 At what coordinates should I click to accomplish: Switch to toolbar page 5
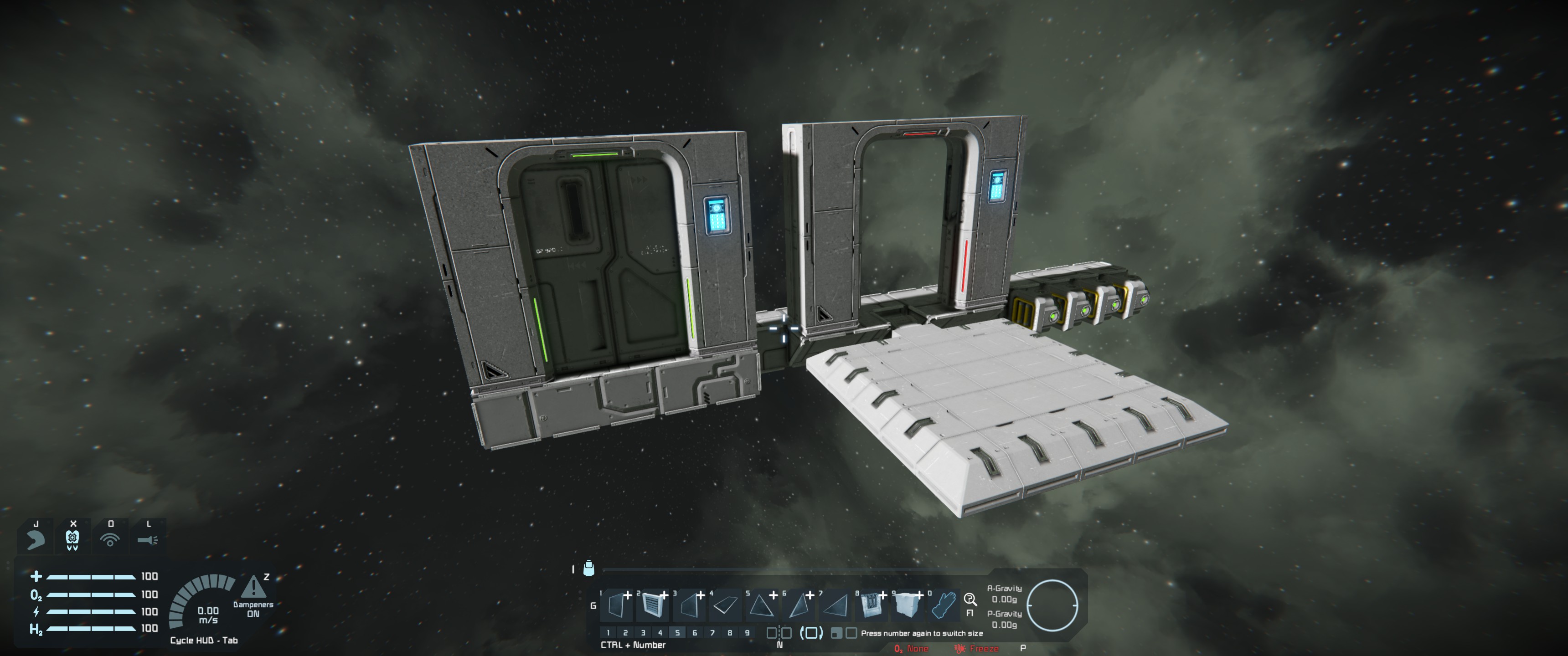coord(677,633)
